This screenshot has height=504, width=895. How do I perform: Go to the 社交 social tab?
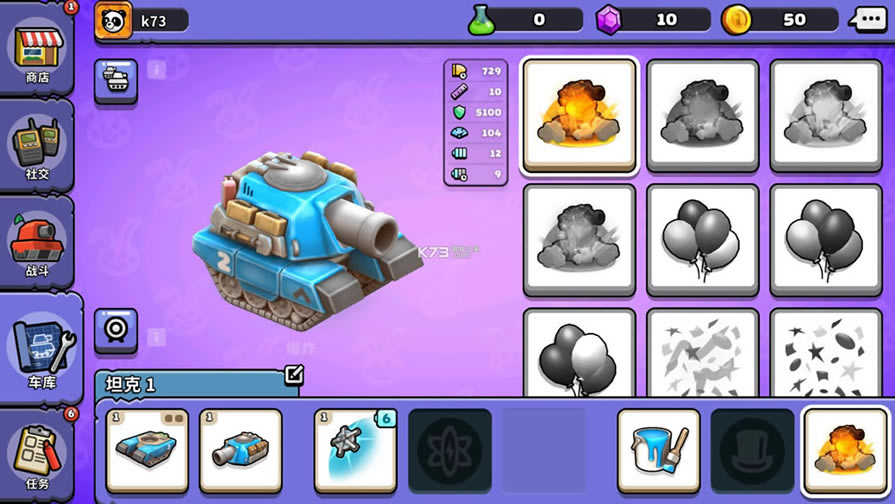coord(37,148)
